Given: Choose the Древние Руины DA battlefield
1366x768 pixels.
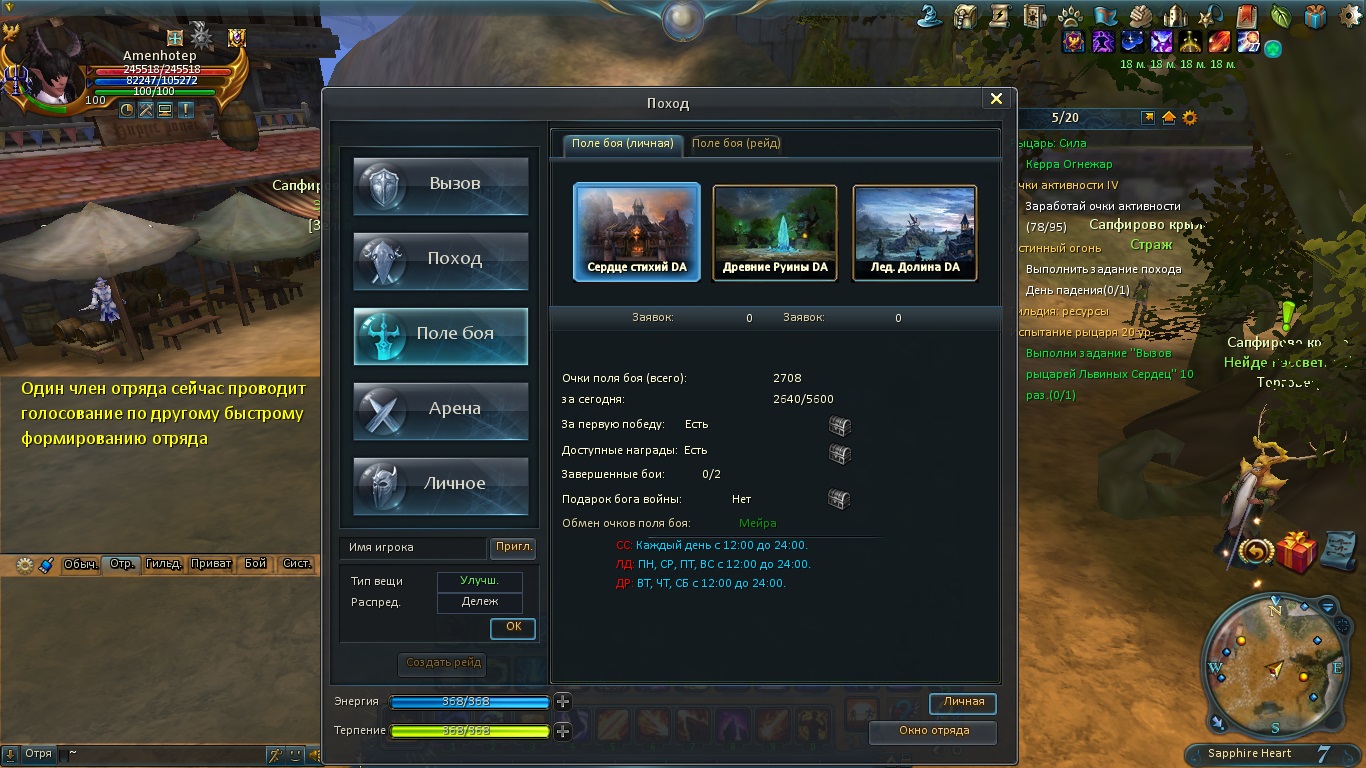Looking at the screenshot, I should point(775,231).
